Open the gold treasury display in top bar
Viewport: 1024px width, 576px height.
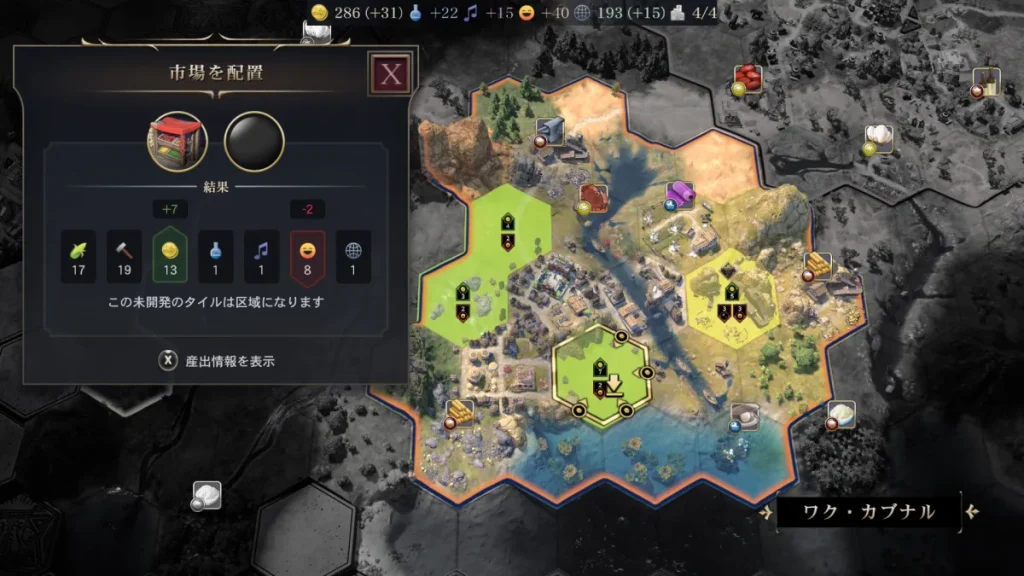coord(350,14)
